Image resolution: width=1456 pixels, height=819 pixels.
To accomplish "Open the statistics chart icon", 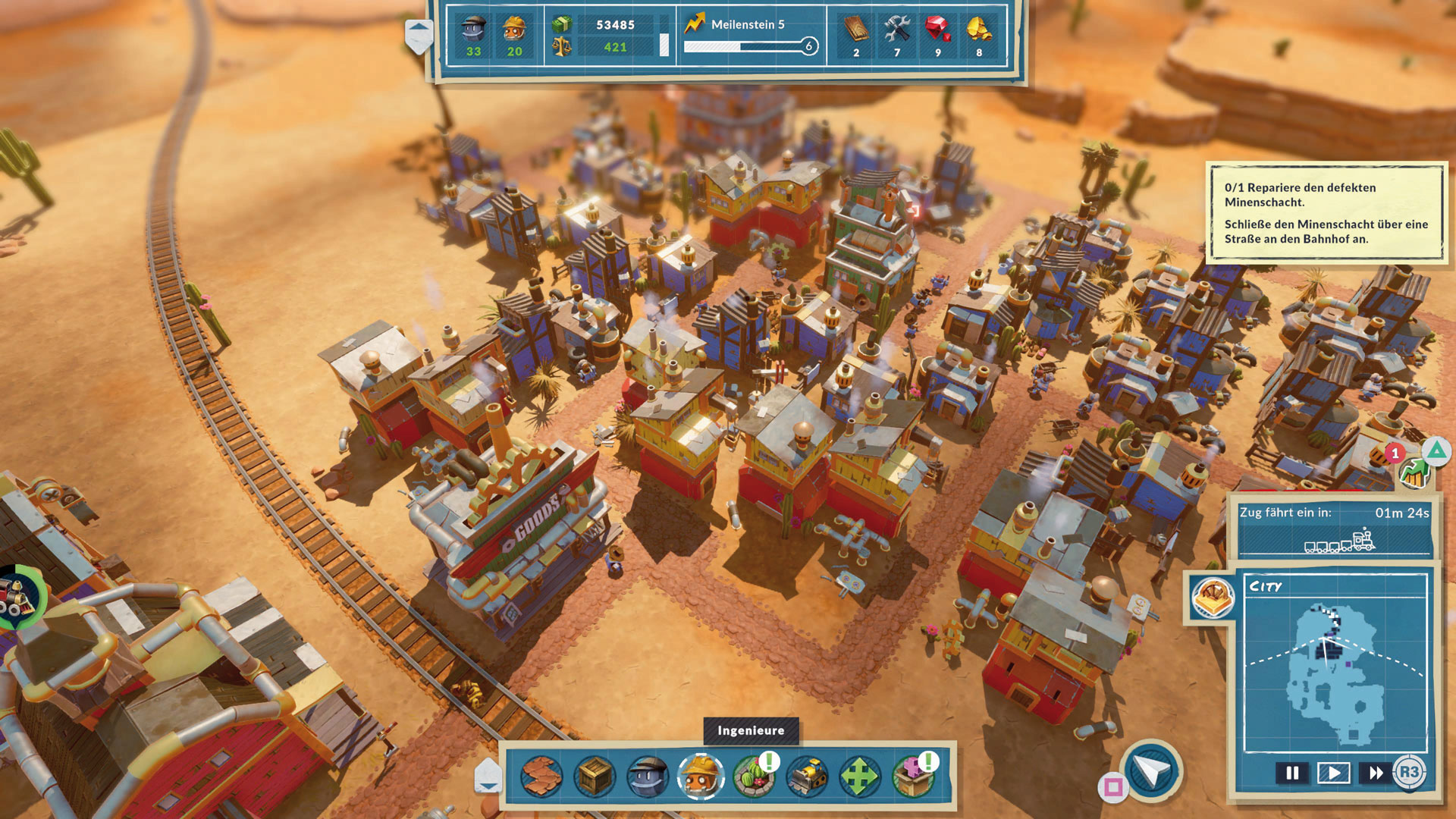I will click(1414, 474).
